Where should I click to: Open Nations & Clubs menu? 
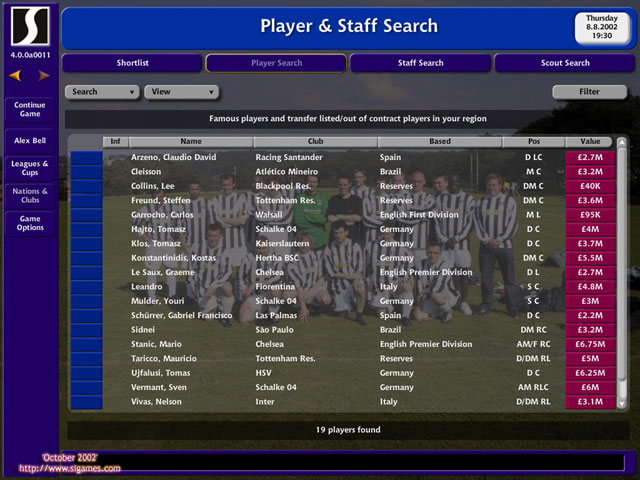[30, 195]
